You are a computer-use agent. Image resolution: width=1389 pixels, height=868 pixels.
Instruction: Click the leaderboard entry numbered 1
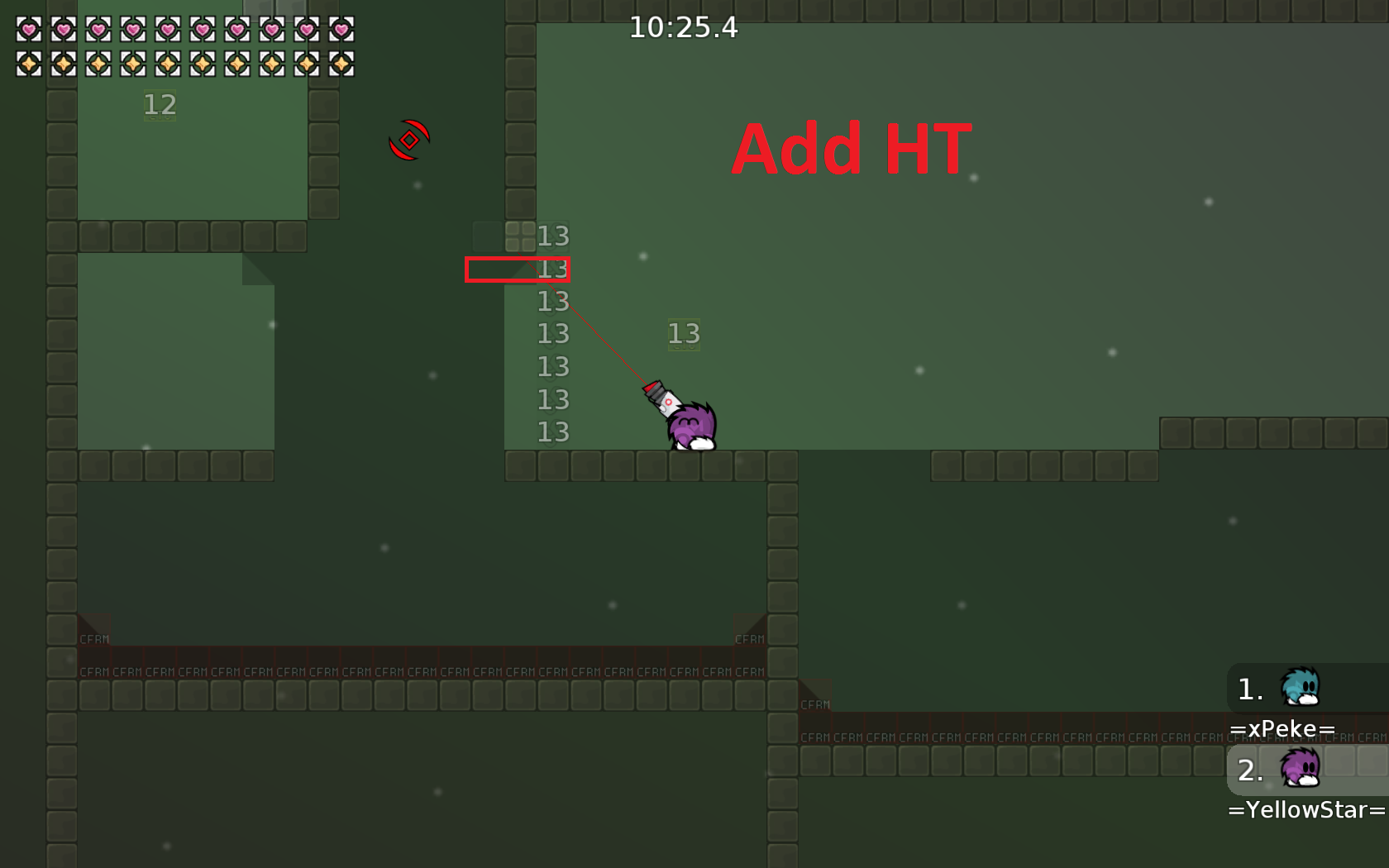point(1248,689)
